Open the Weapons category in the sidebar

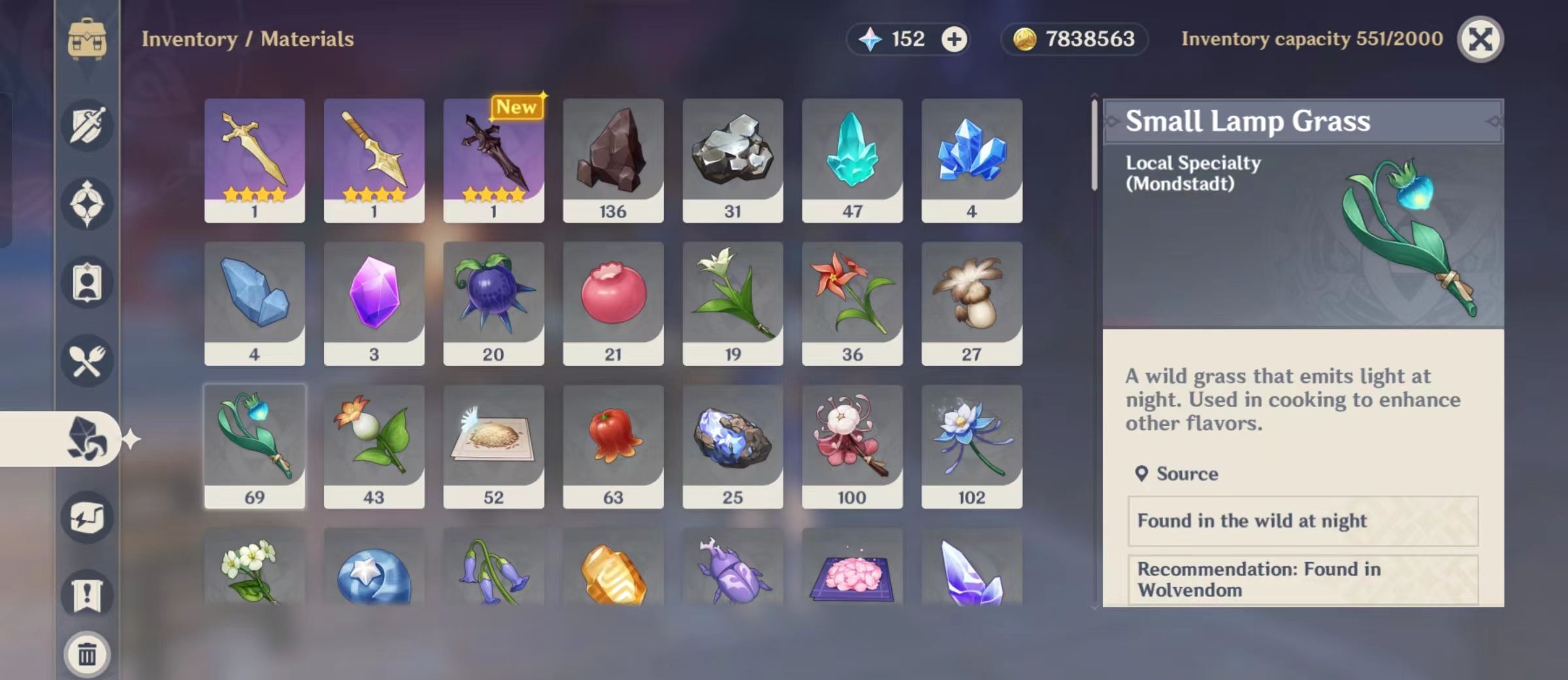[x=86, y=125]
